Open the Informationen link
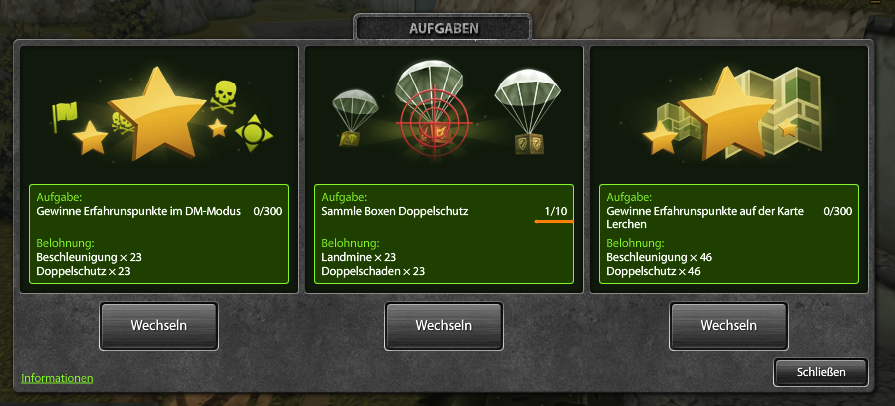Screen dimensions: 895x406 57,378
